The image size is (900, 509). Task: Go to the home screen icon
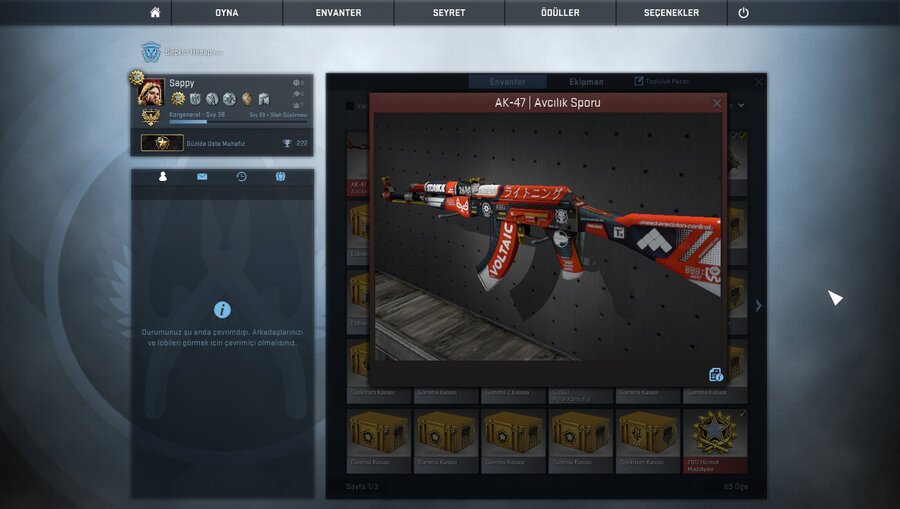pyautogui.click(x=155, y=13)
